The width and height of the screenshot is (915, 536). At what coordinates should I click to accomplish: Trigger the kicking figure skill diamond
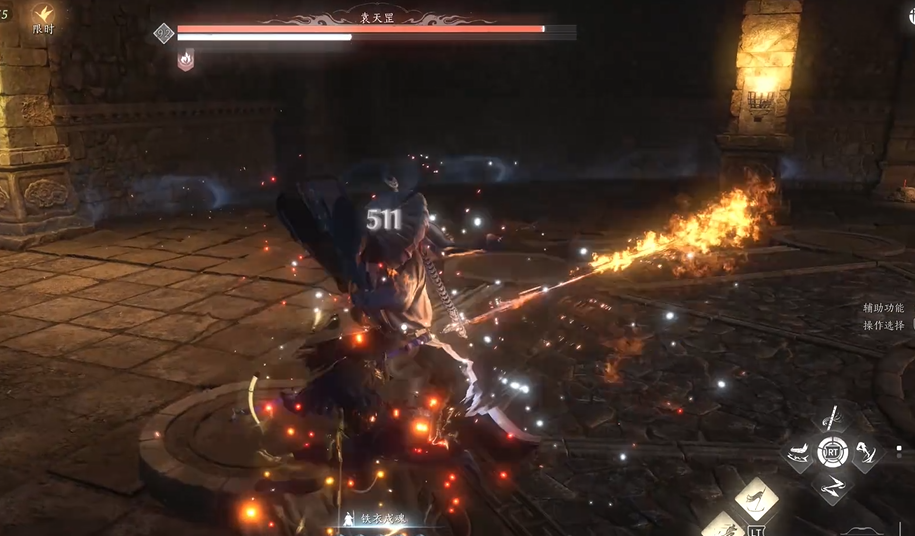click(x=866, y=452)
